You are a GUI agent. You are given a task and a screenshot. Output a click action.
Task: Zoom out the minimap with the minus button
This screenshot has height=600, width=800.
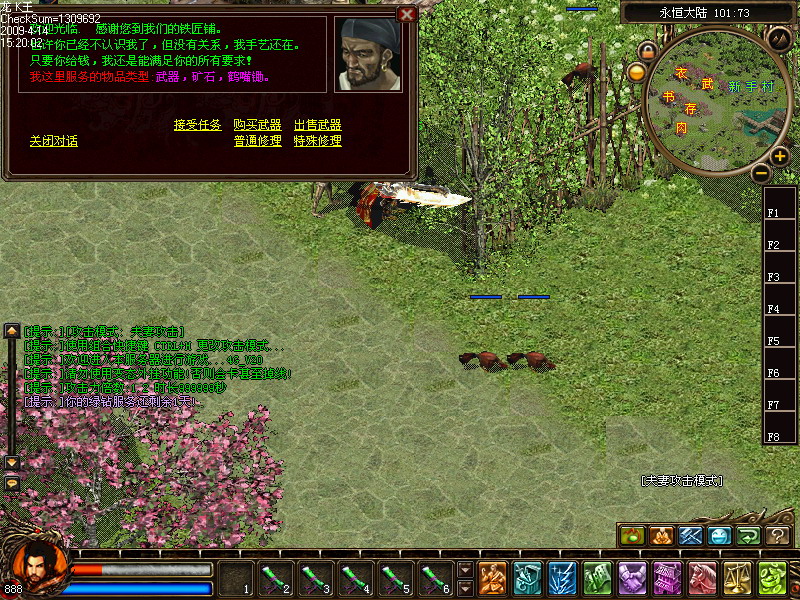[760, 173]
